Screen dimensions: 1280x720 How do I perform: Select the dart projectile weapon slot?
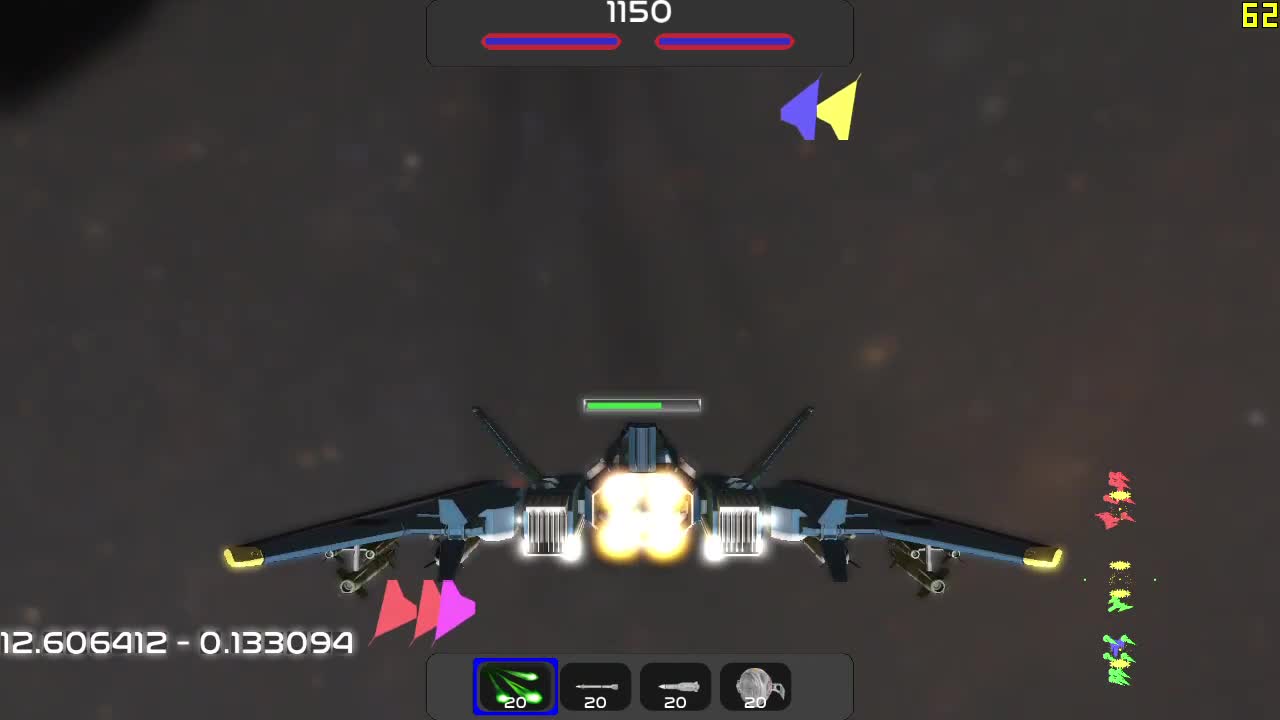click(x=595, y=686)
